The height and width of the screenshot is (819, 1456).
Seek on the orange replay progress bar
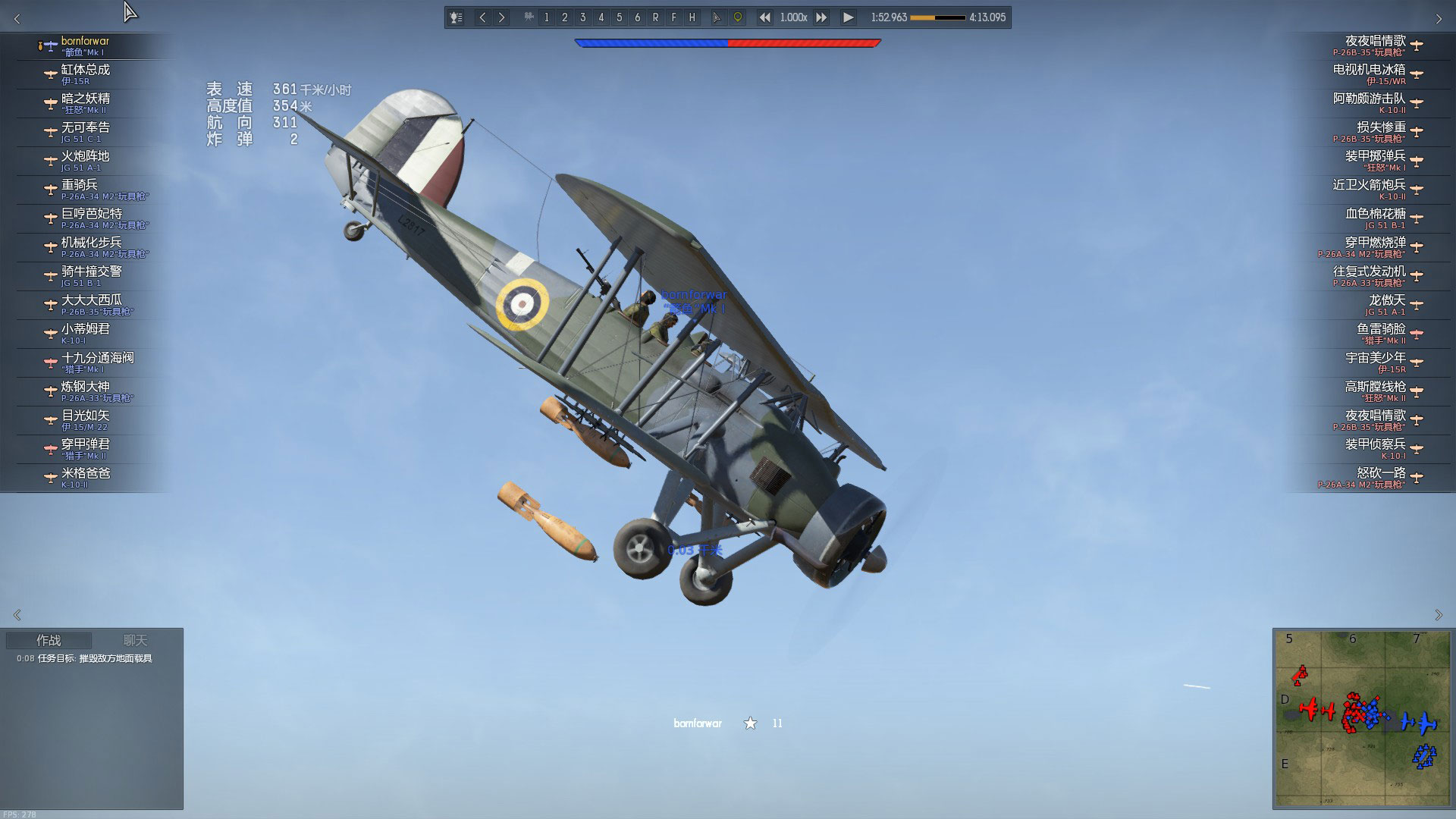pyautogui.click(x=937, y=17)
